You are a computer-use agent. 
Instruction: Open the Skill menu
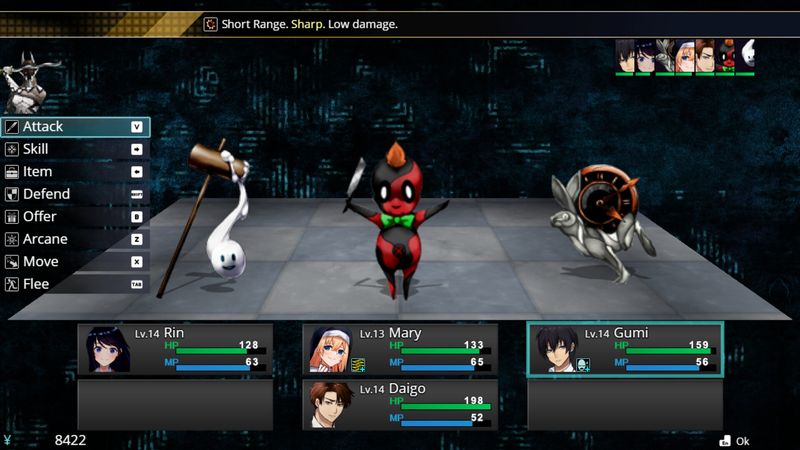click(x=75, y=149)
